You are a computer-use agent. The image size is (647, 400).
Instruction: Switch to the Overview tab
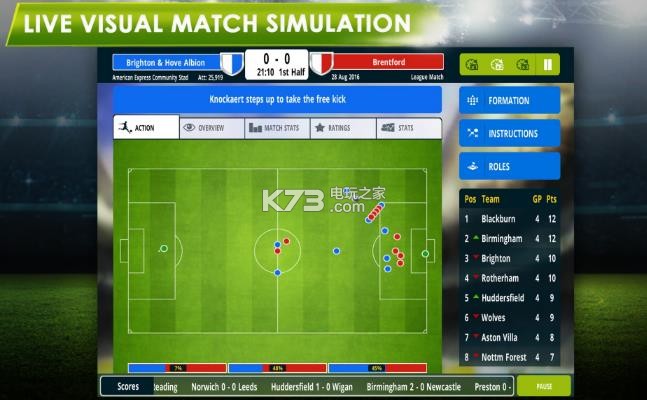pyautogui.click(x=211, y=128)
